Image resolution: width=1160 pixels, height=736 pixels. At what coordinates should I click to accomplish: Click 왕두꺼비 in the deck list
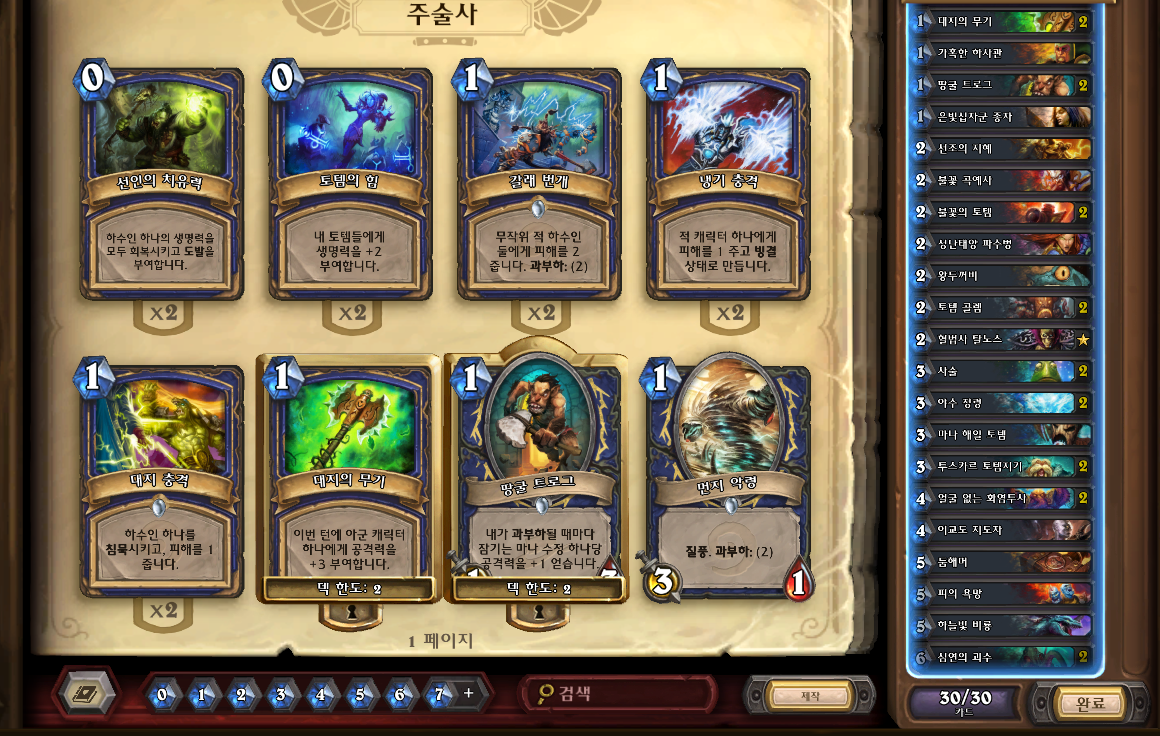1000,275
